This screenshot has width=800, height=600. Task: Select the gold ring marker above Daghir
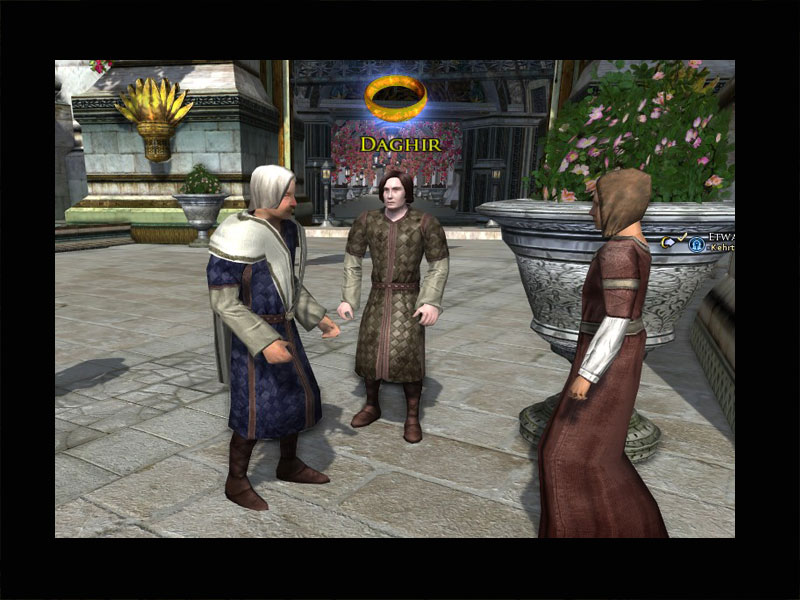click(x=396, y=97)
